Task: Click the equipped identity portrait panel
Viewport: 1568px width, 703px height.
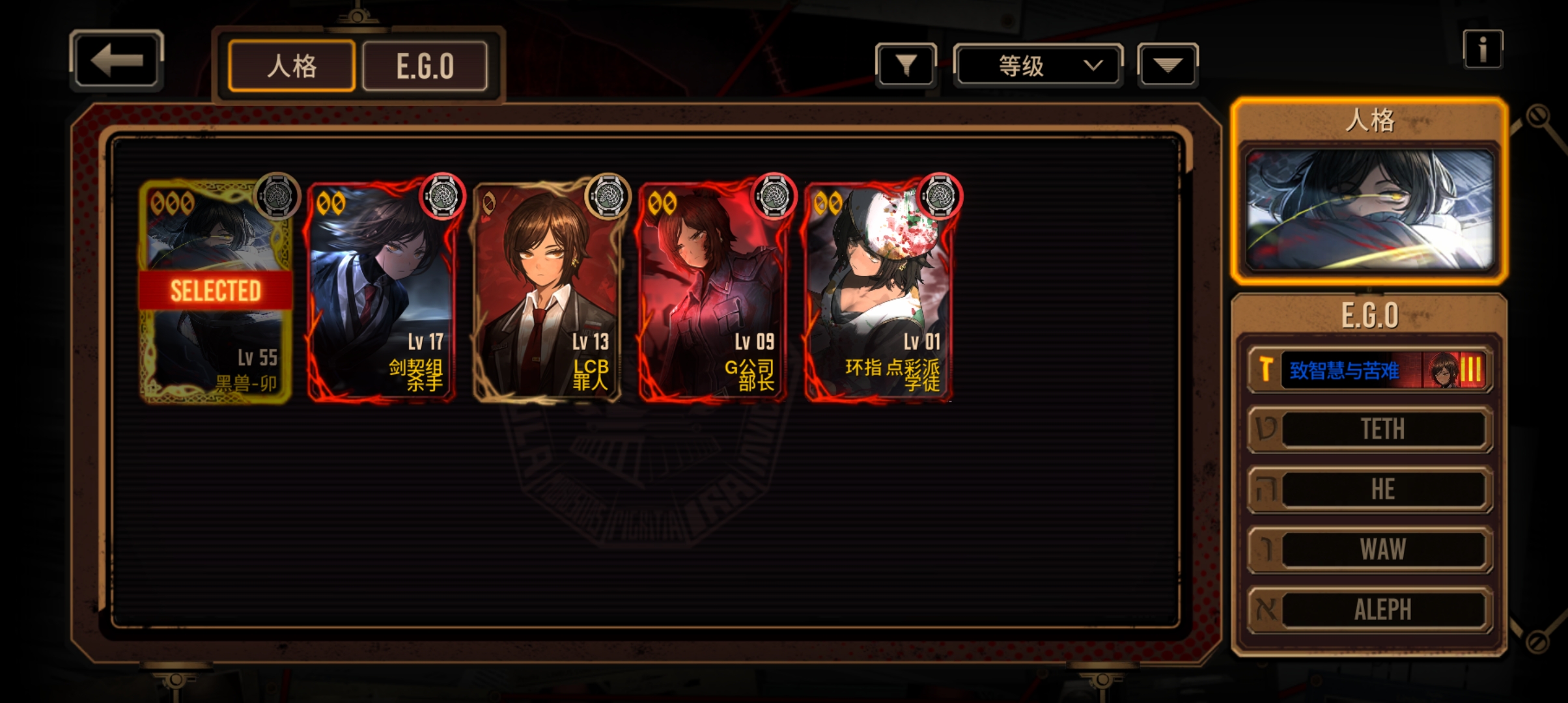Action: click(1369, 210)
